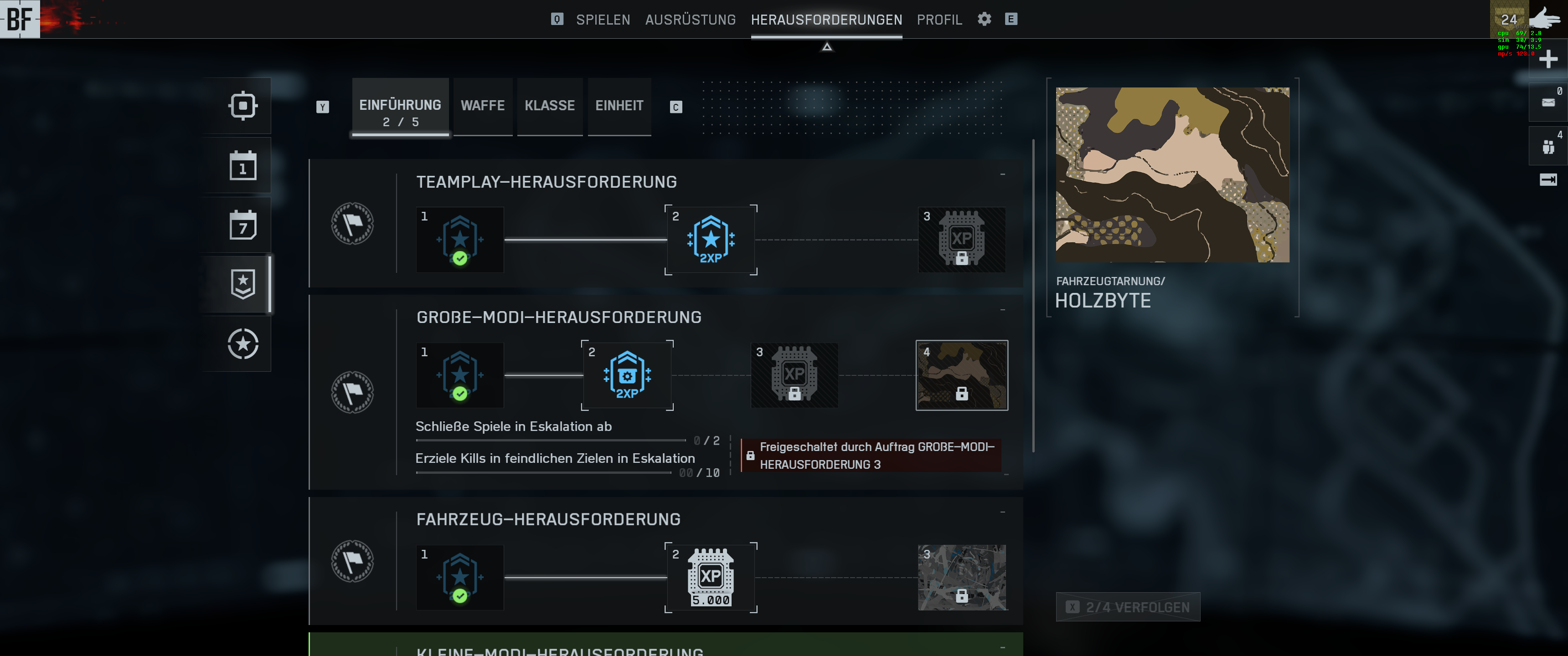Open the weekly calendar challenges icon
The height and width of the screenshot is (656, 1568).
click(243, 225)
